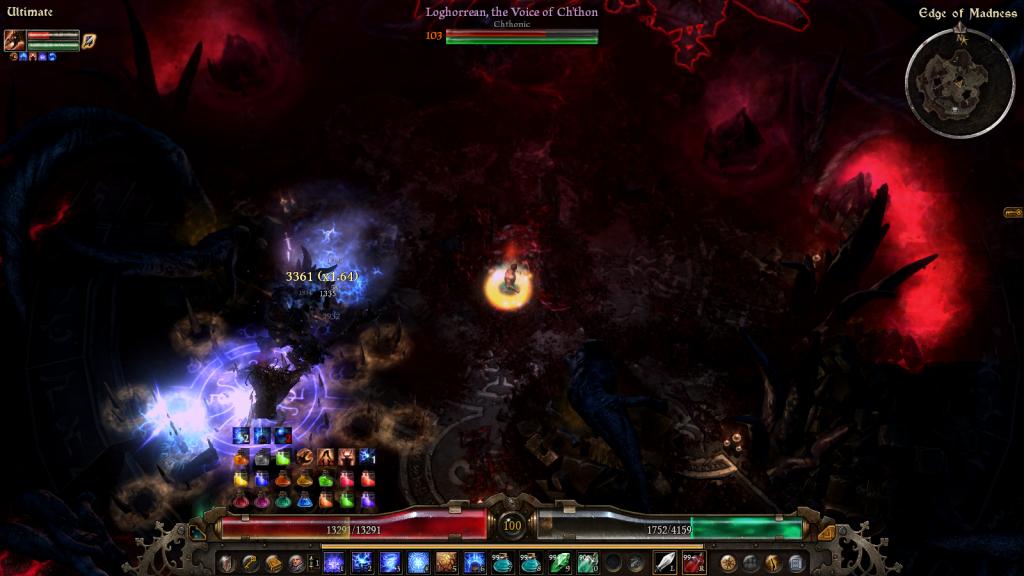1024x576 pixels.
Task: Use the teal potion in slot 8
Action: (530, 562)
